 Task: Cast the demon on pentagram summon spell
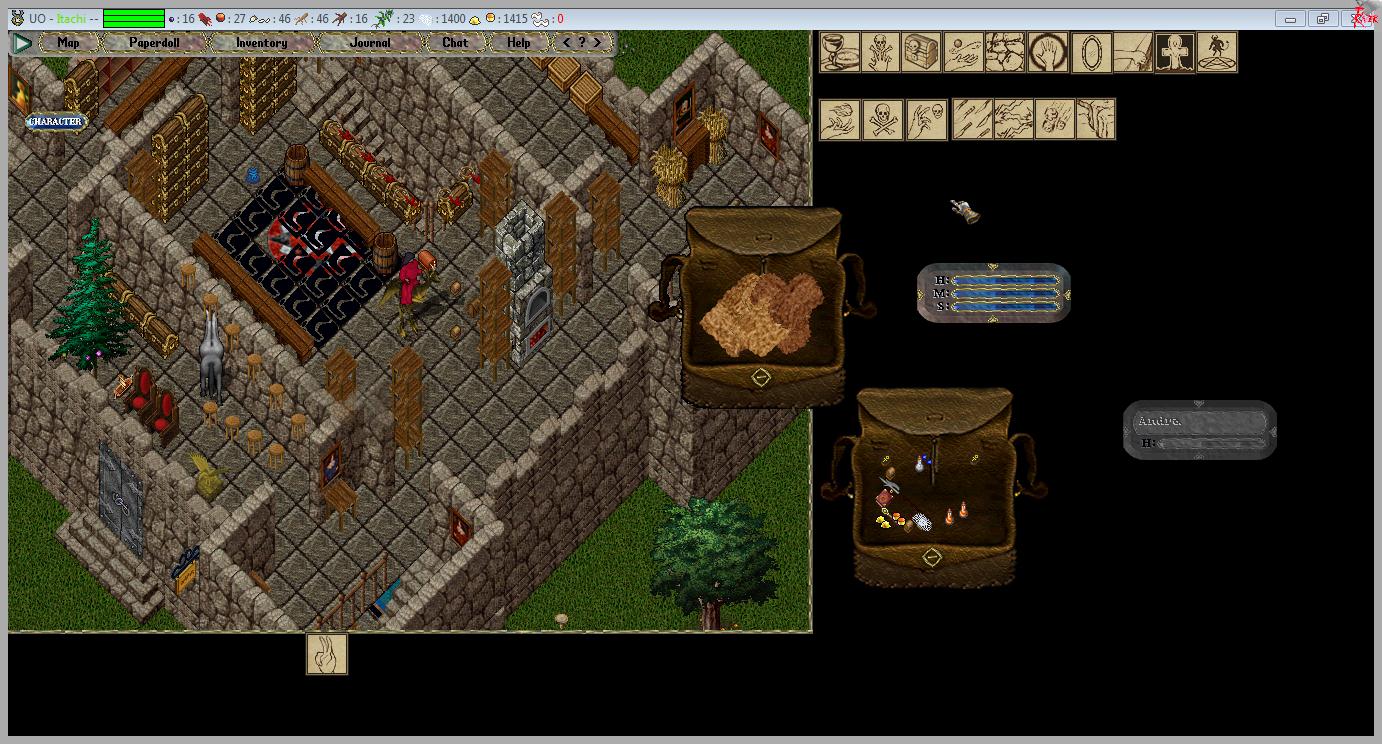1217,52
